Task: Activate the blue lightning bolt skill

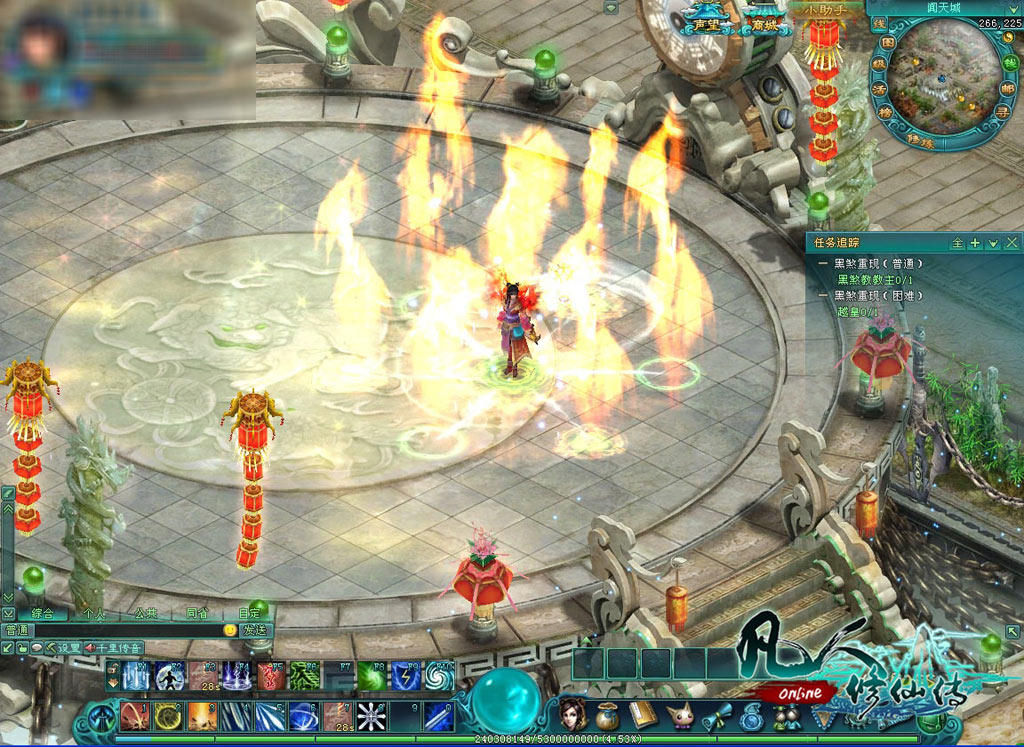Action: (404, 676)
